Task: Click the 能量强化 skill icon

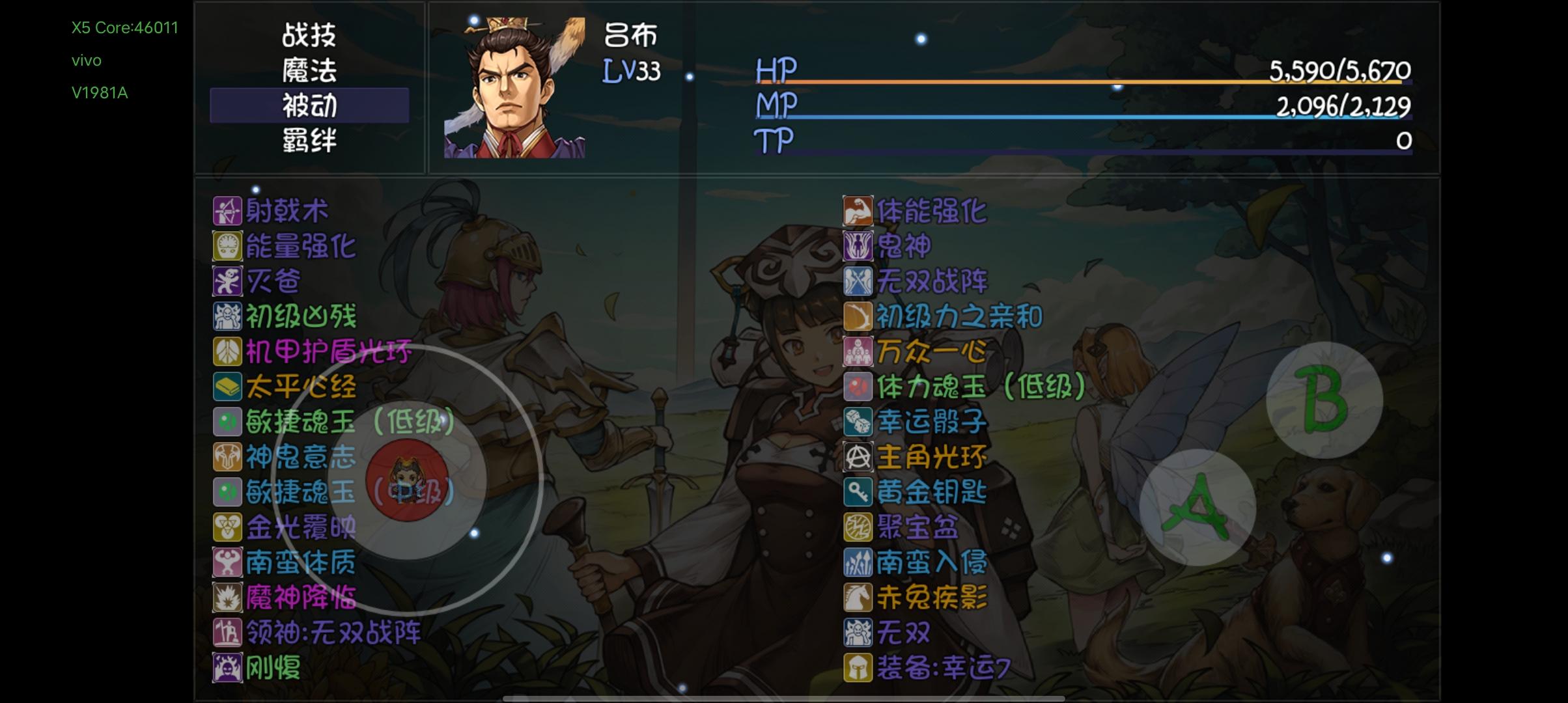Action: tap(227, 246)
